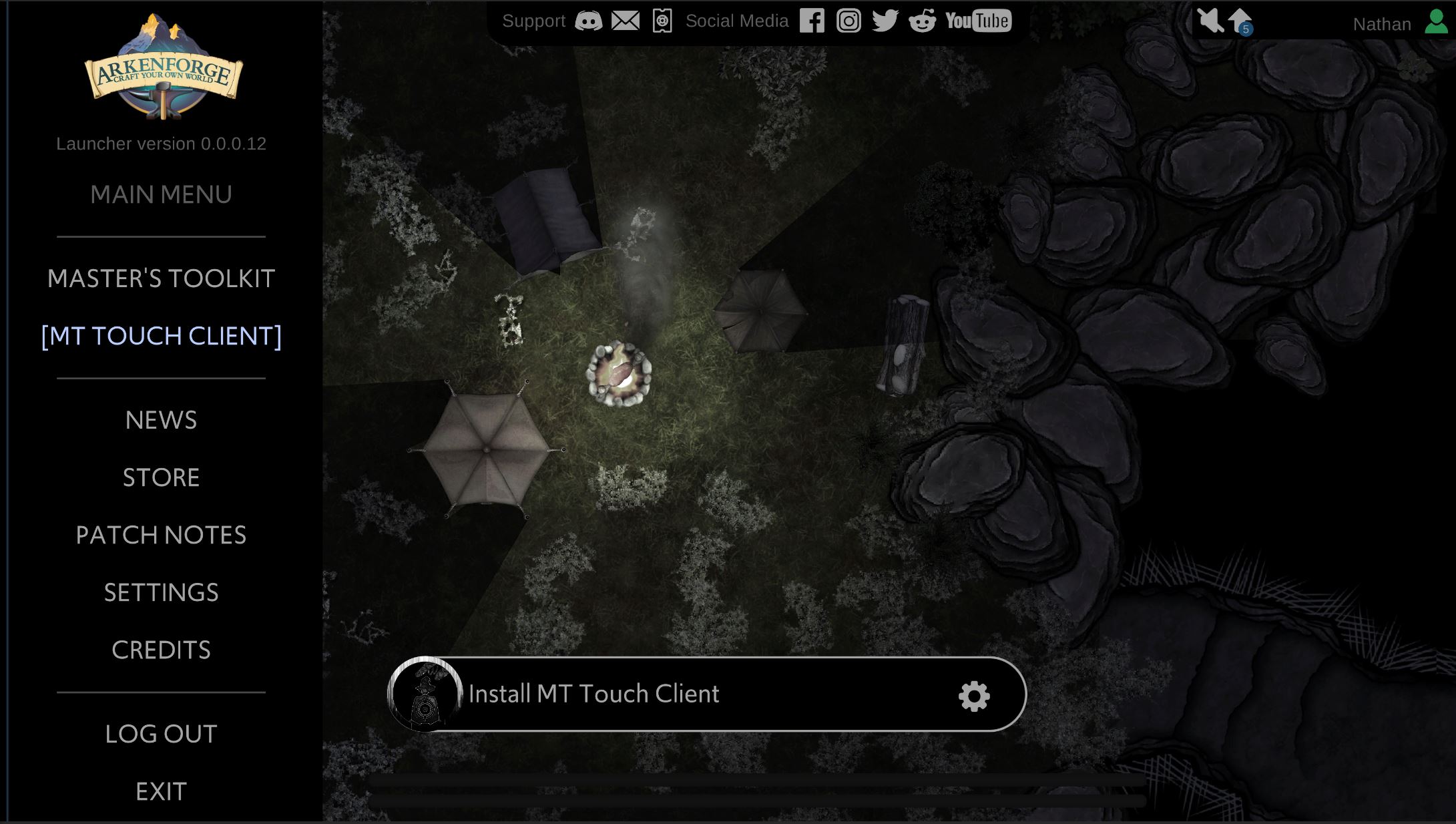Open the install options gear icon
Viewport: 1456px width, 824px height.
click(x=974, y=696)
